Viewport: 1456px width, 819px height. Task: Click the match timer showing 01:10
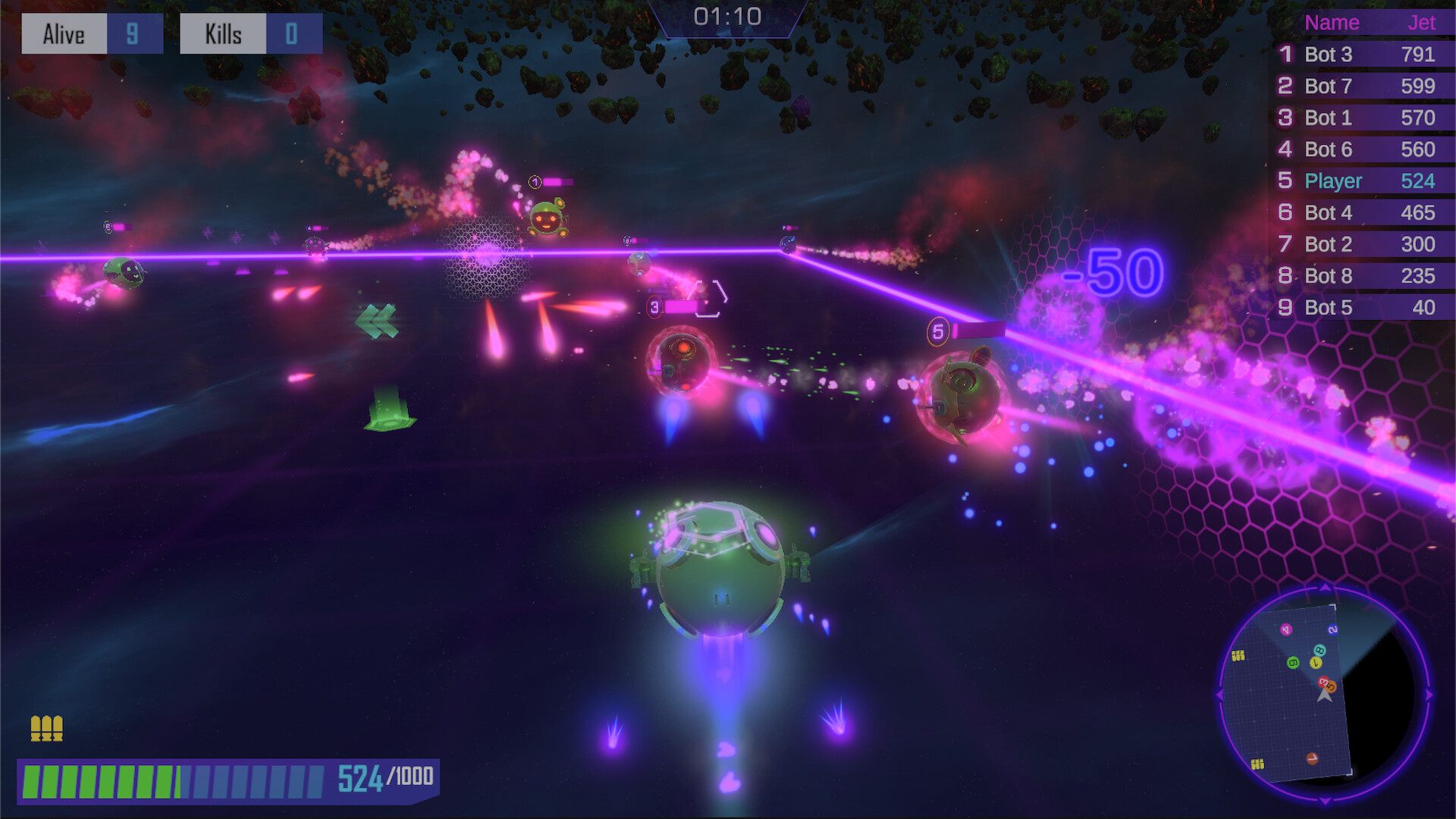tap(728, 17)
